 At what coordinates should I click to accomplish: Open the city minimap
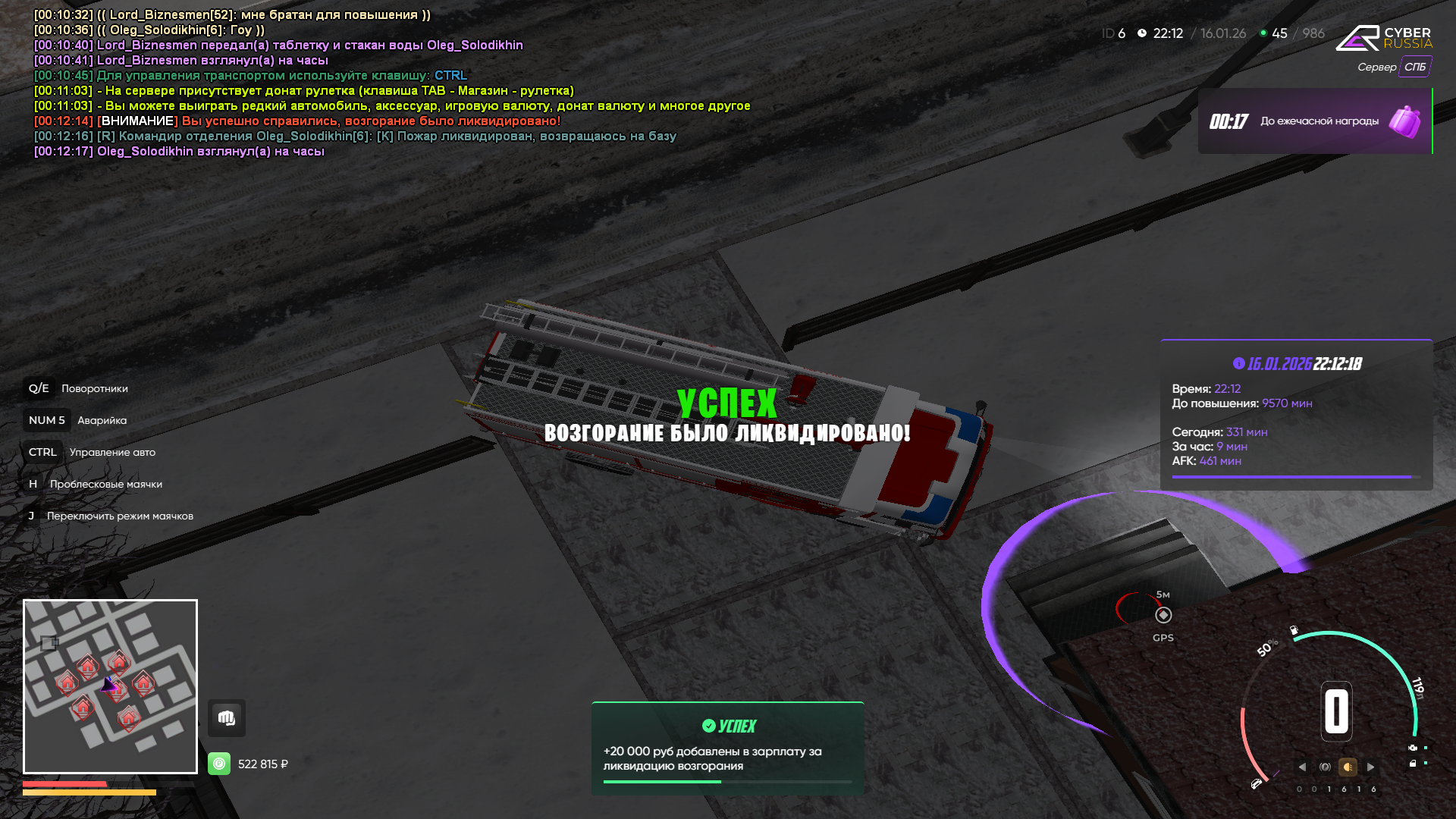[110, 686]
